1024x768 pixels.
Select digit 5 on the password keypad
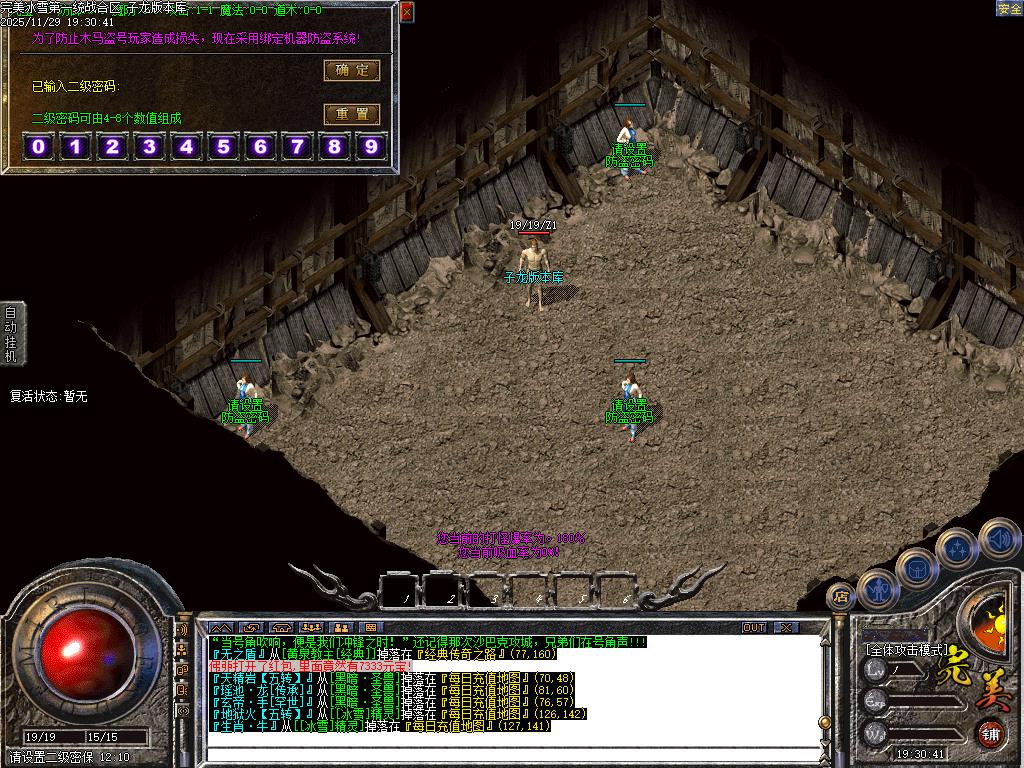223,148
